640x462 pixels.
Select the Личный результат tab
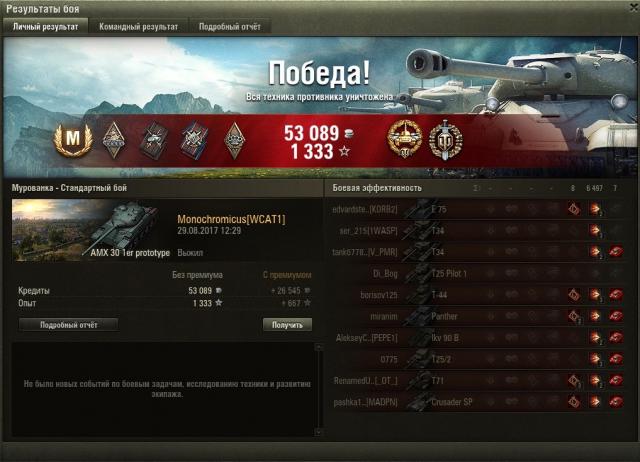[44, 27]
